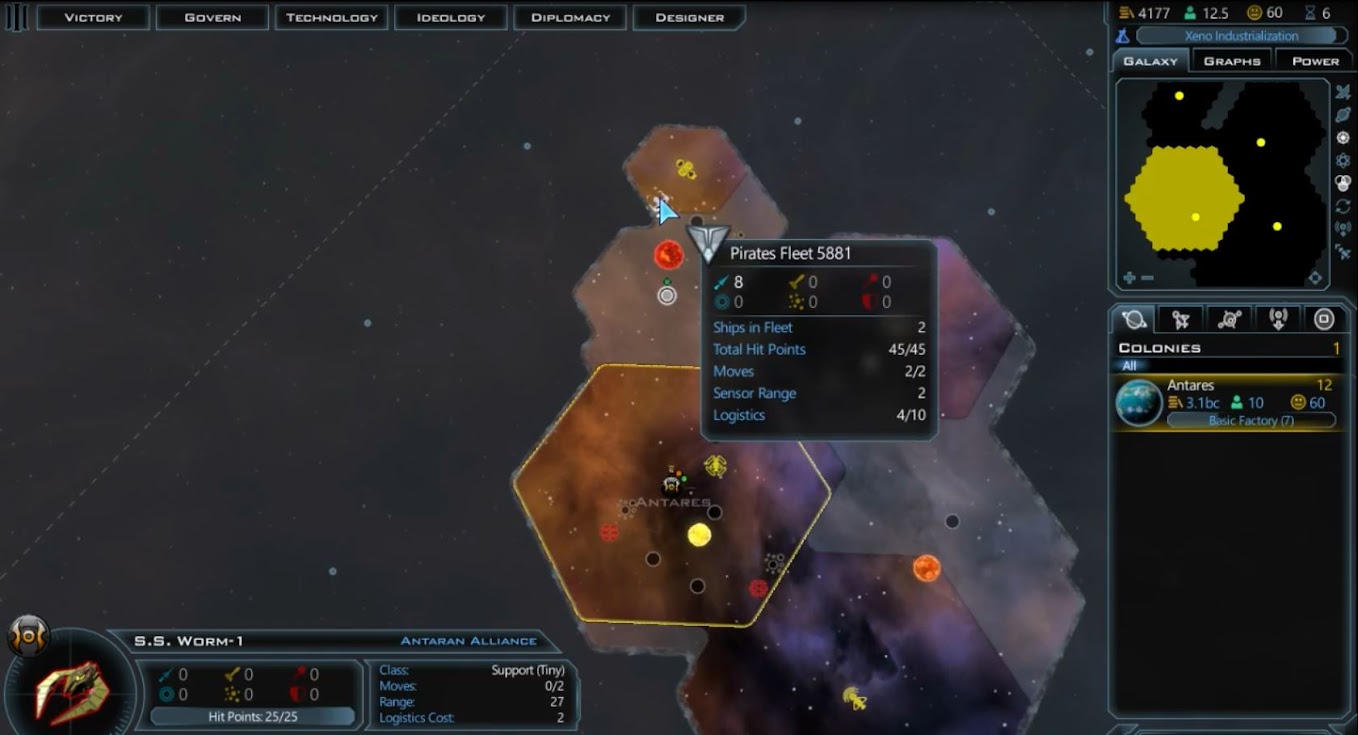Click the galaxy minimap
Viewport: 1358px width, 735px height.
[1222, 180]
